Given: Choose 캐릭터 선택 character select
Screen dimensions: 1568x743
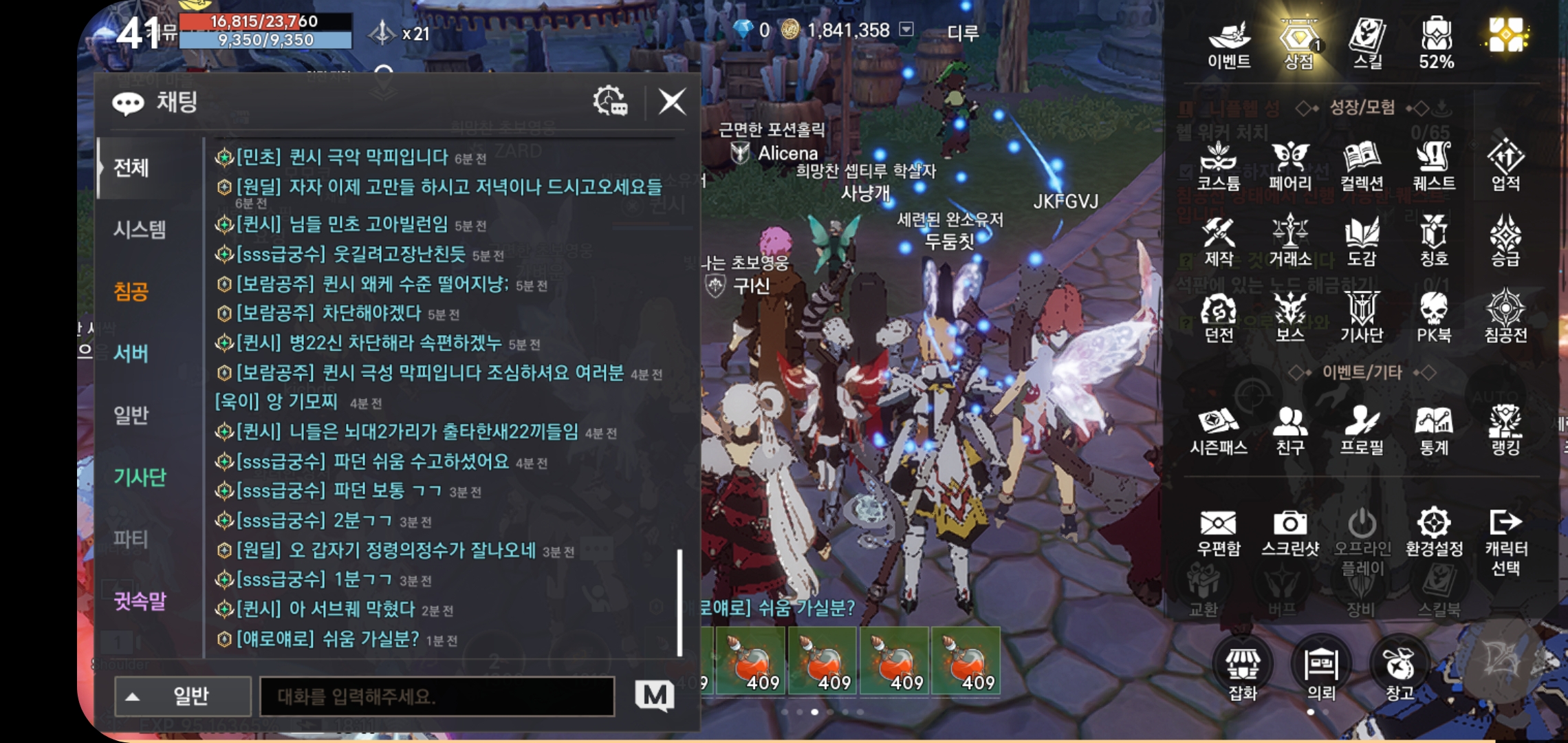Looking at the screenshot, I should pos(1505,542).
